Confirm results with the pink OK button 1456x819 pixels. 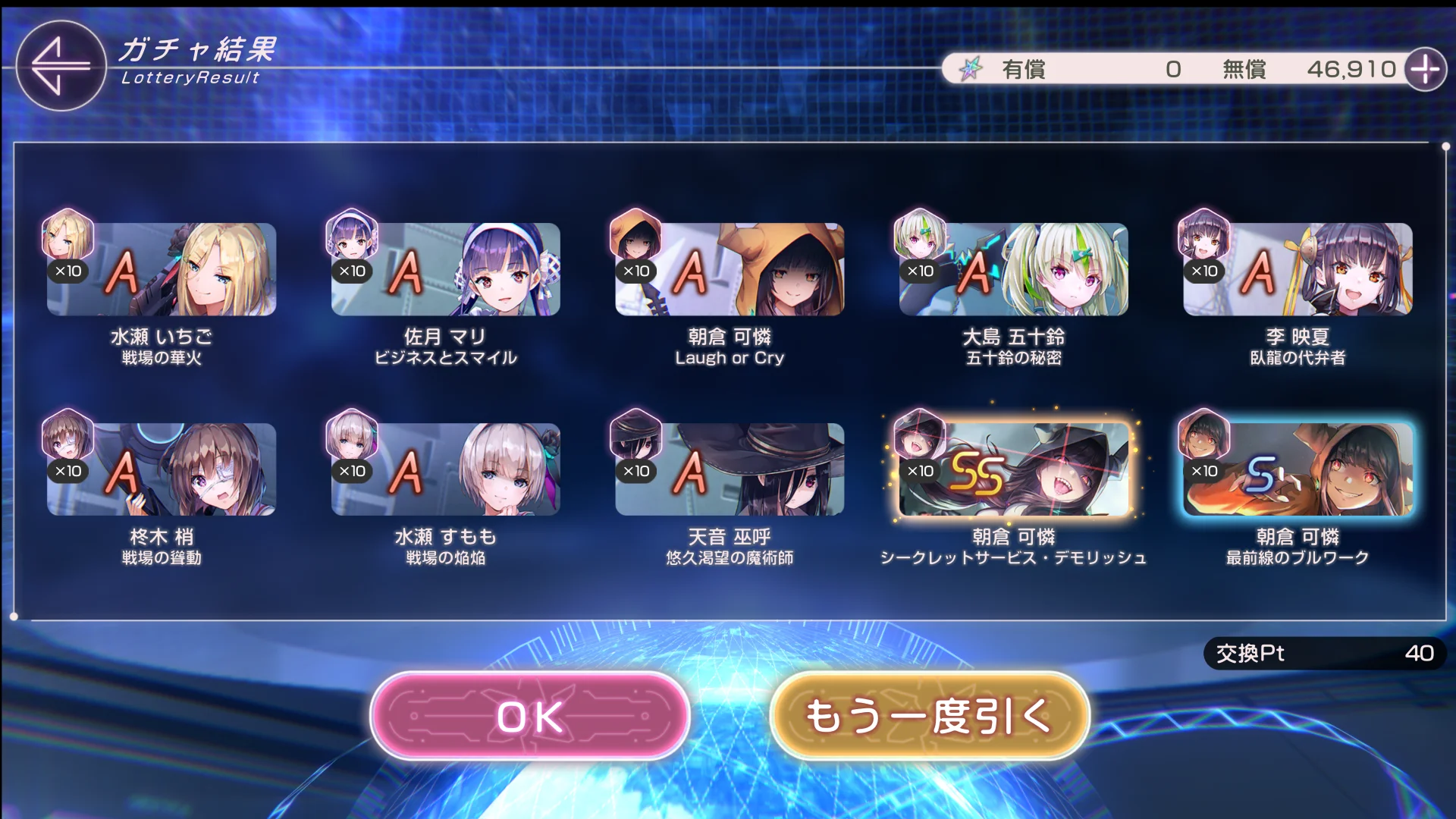pyautogui.click(x=530, y=716)
